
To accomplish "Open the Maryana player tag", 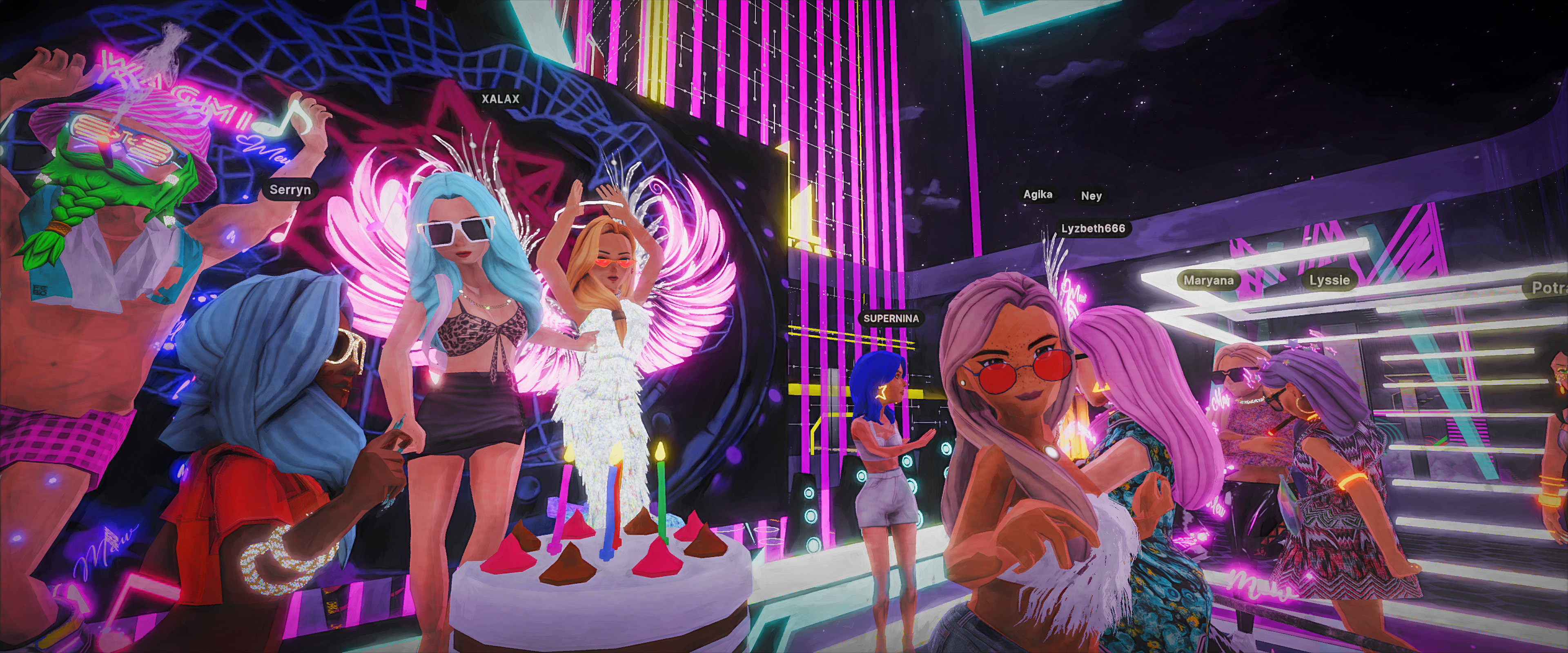I will click(1208, 280).
